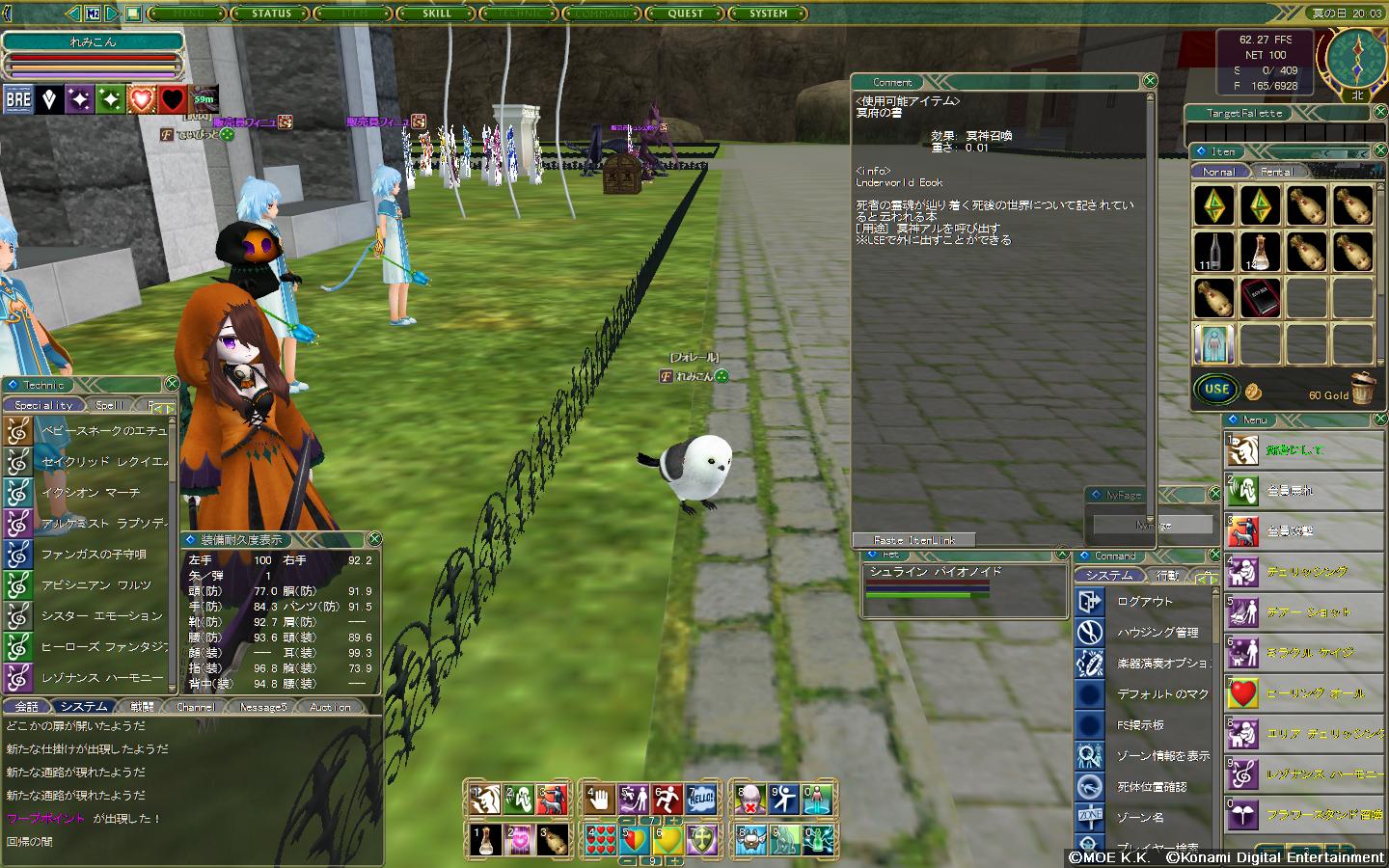1389x868 pixels.
Task: Select イクシオン マーチ in the Technic list
Action: [x=91, y=492]
